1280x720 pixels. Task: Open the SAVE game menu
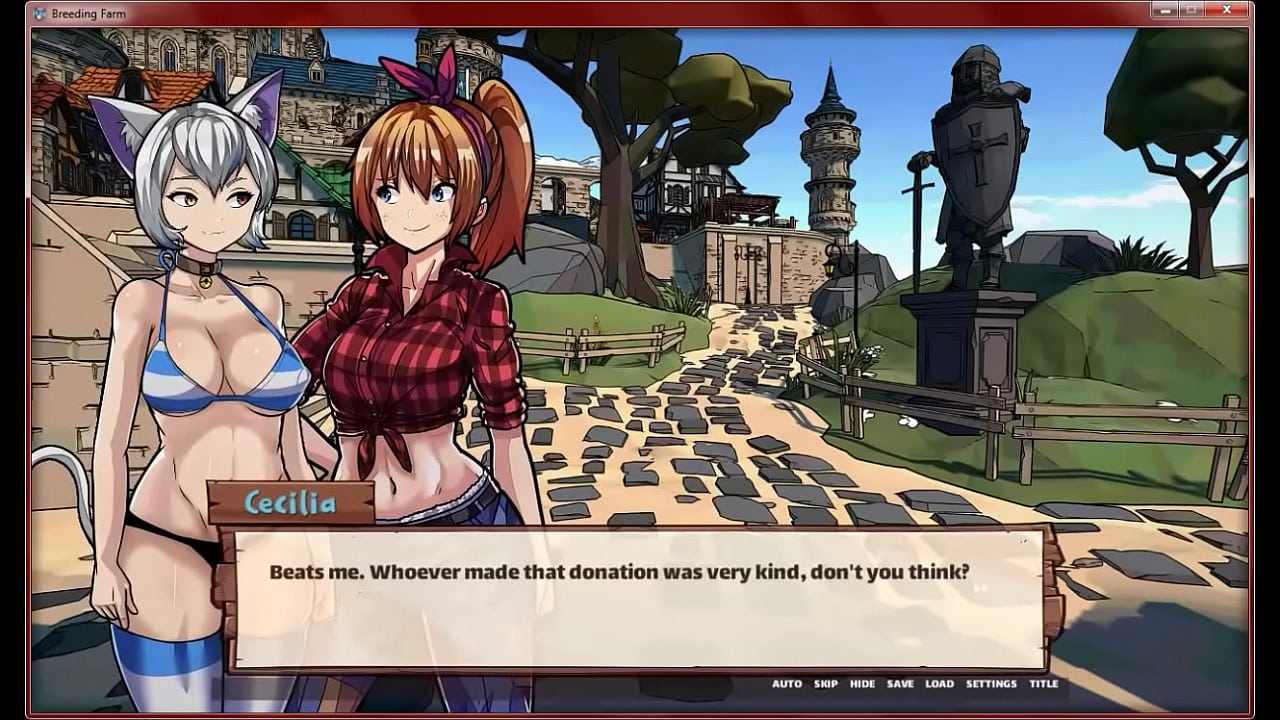click(x=900, y=684)
